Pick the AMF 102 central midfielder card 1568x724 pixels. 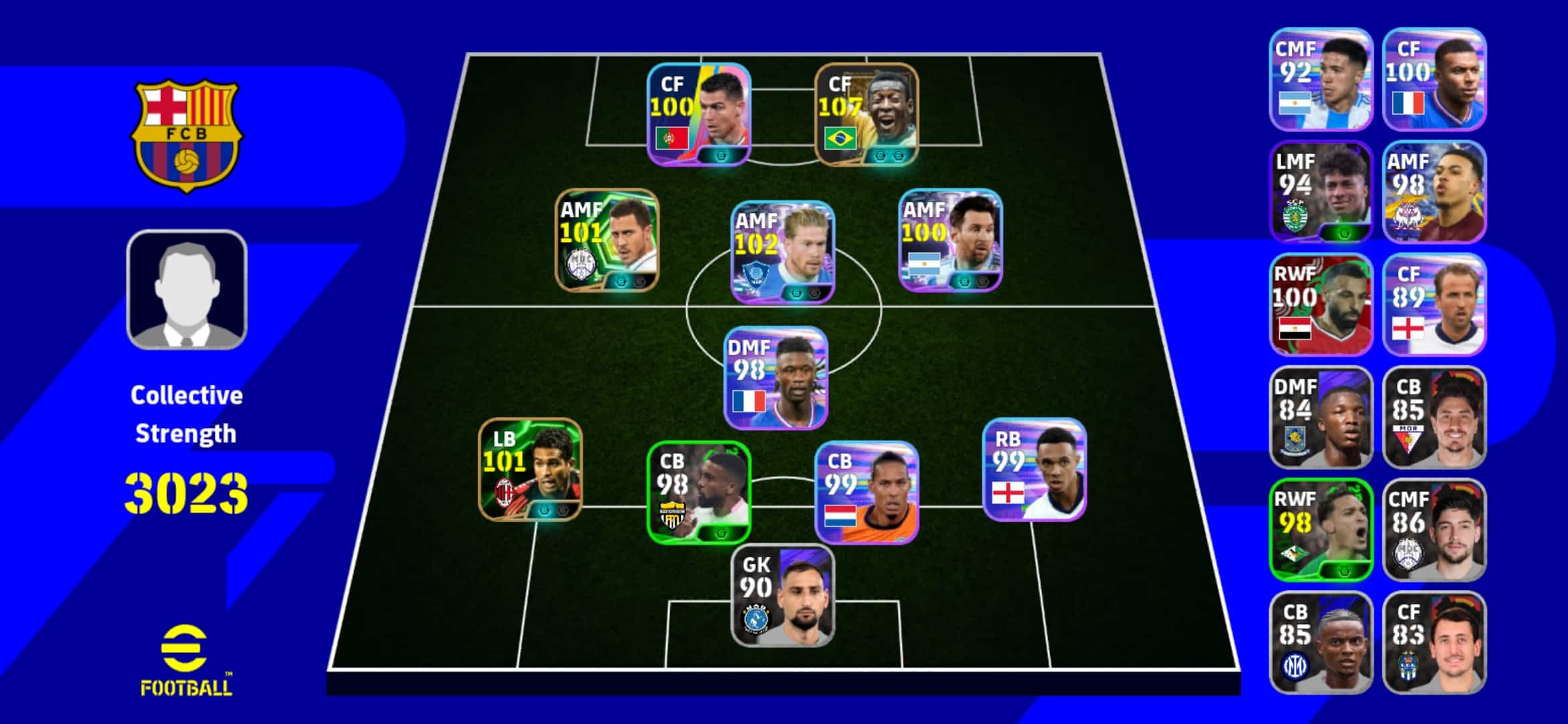tap(782, 252)
